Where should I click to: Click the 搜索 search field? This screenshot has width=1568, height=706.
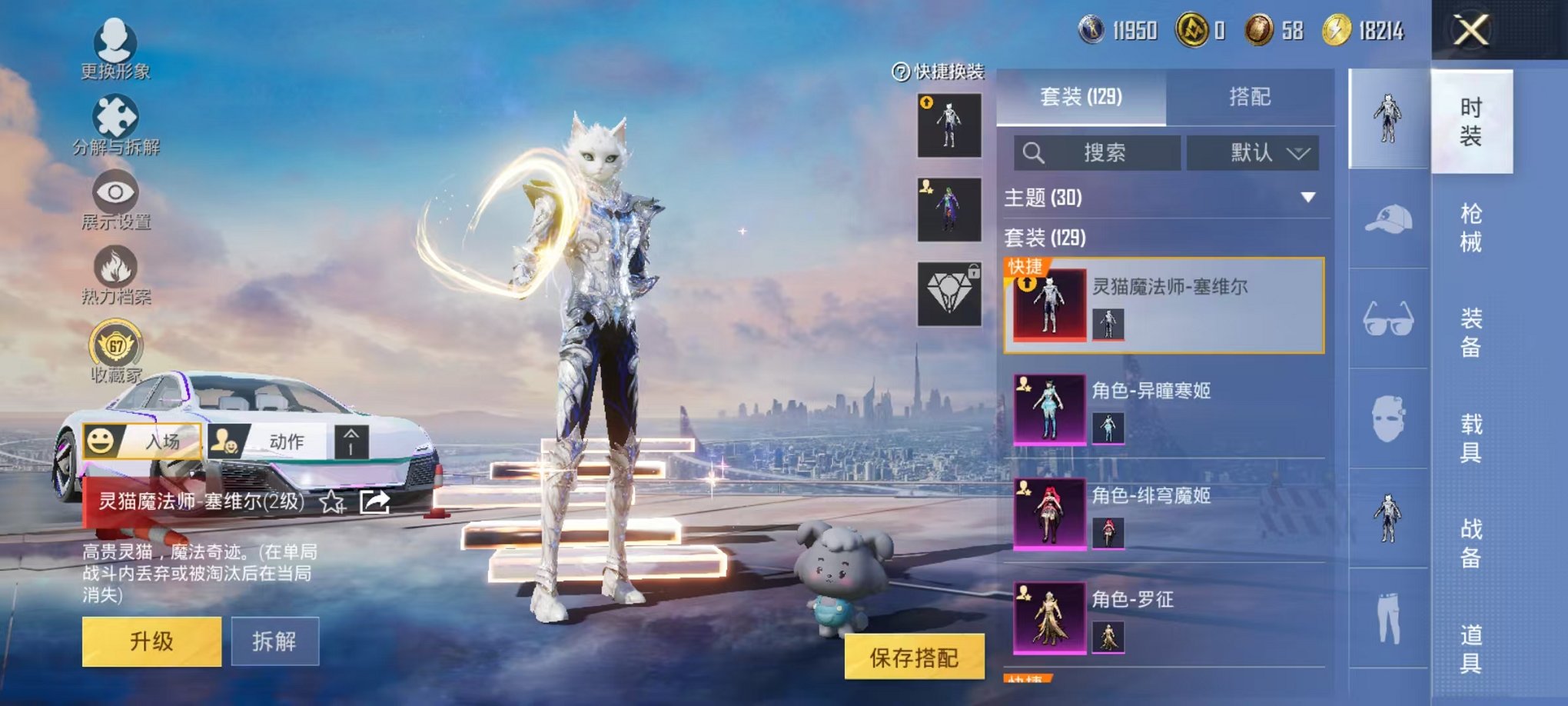click(x=1097, y=152)
